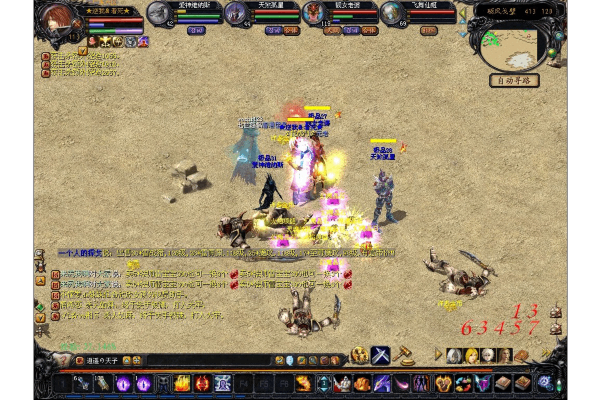Viewport: 600px width, 400px height.
Task: Activate the purple eye skill
Action: pyautogui.click(x=124, y=383)
